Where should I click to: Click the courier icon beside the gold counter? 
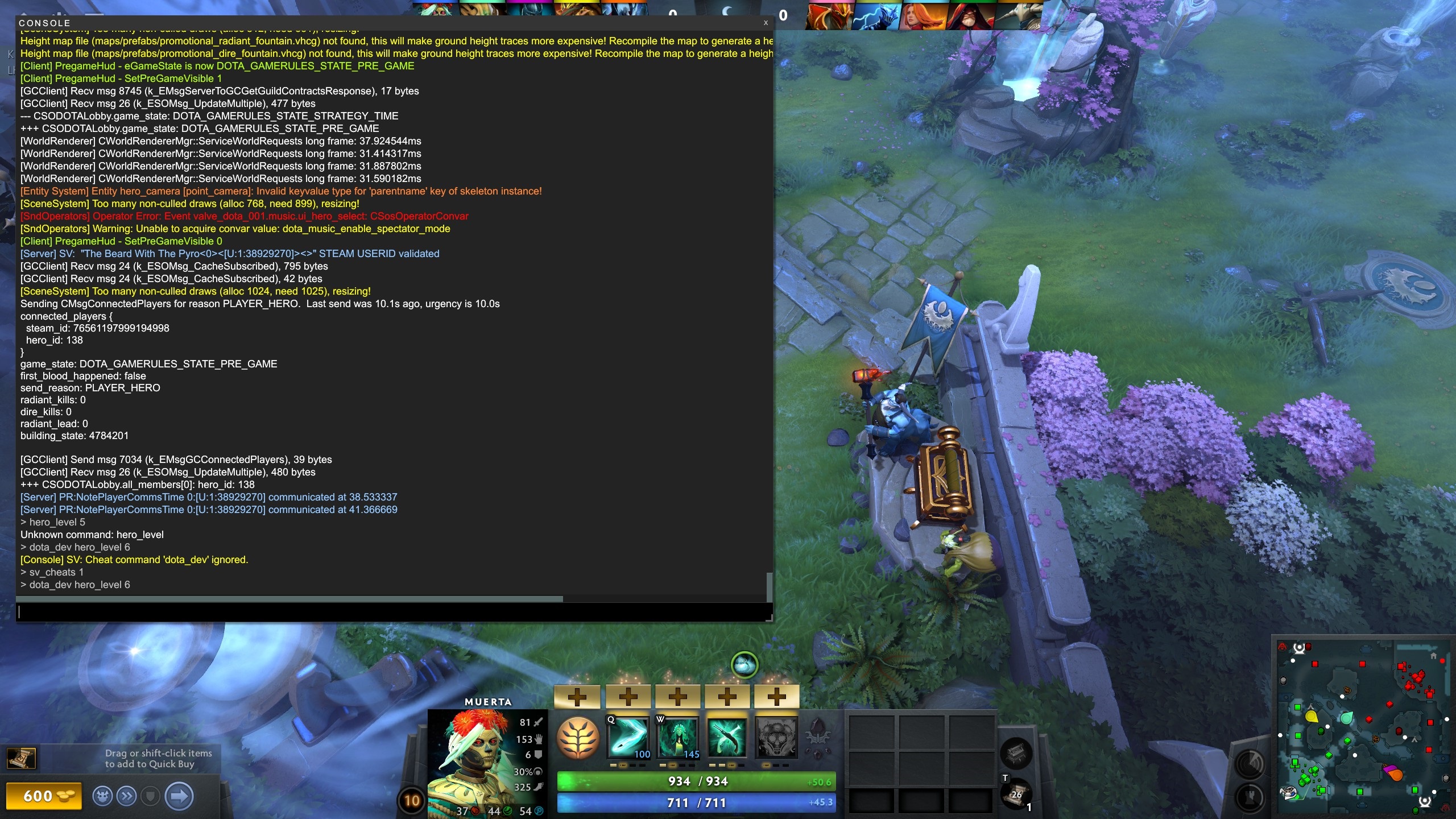click(102, 797)
